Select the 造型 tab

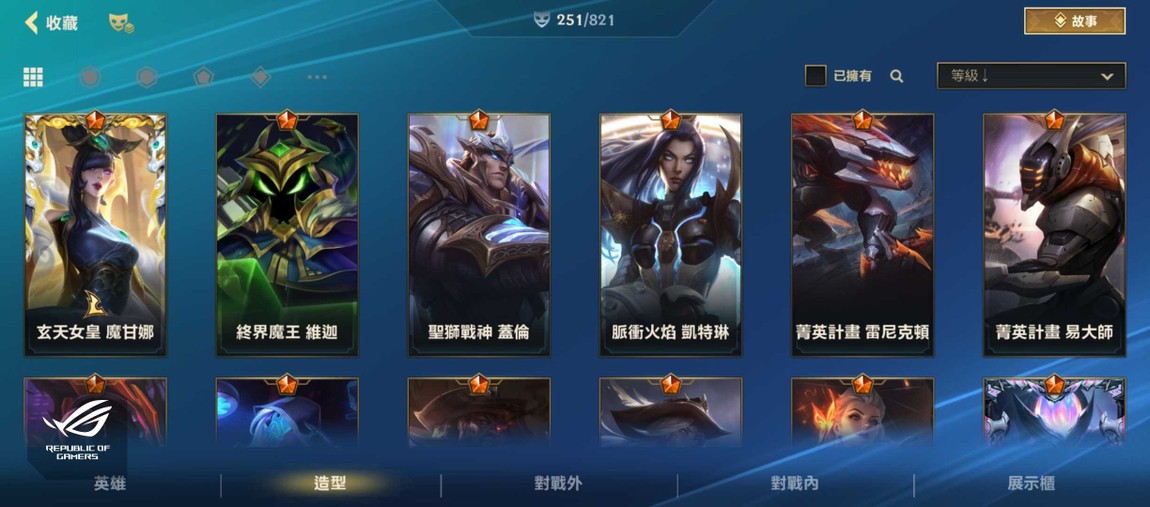click(330, 484)
